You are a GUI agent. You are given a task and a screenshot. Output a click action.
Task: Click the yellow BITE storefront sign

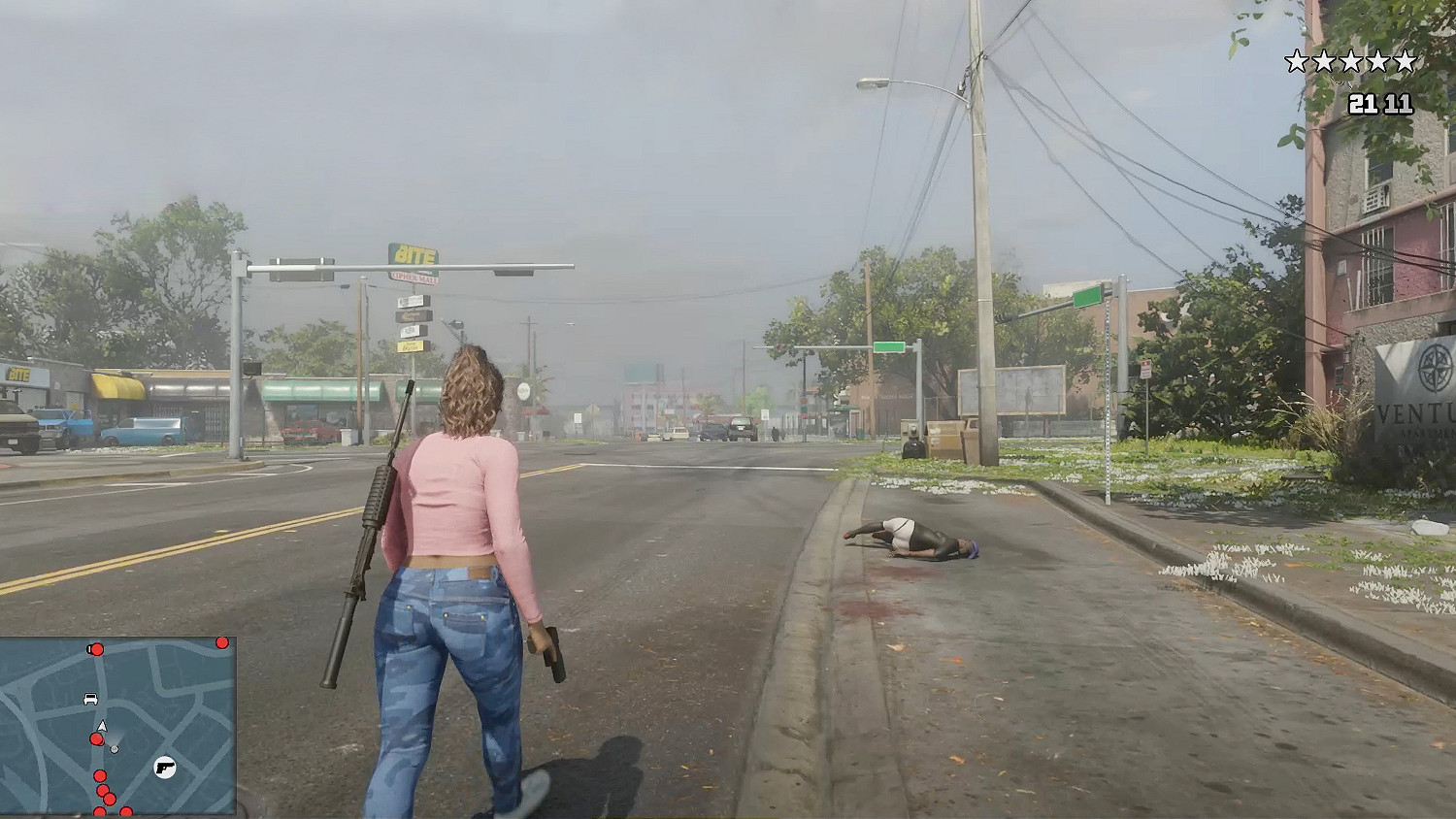[17, 374]
